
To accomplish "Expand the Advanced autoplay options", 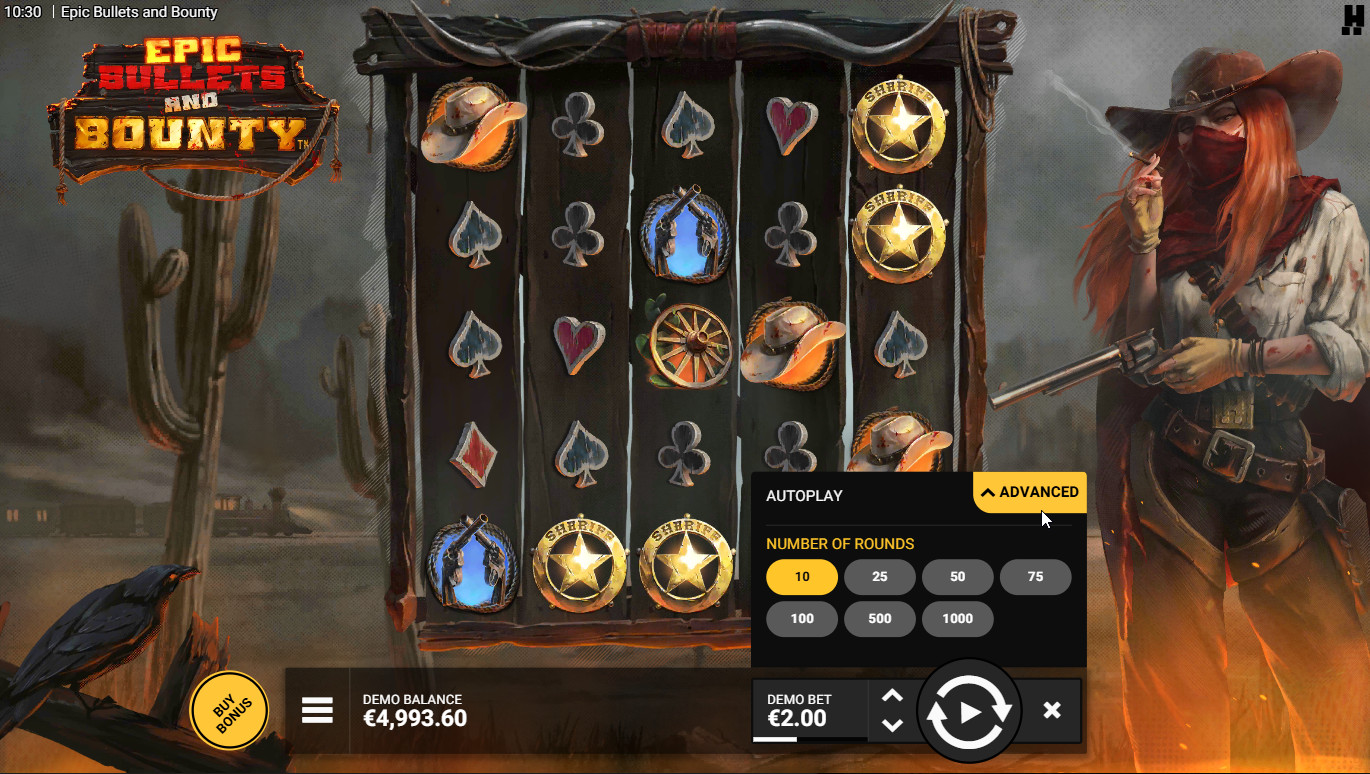I will coord(1029,492).
